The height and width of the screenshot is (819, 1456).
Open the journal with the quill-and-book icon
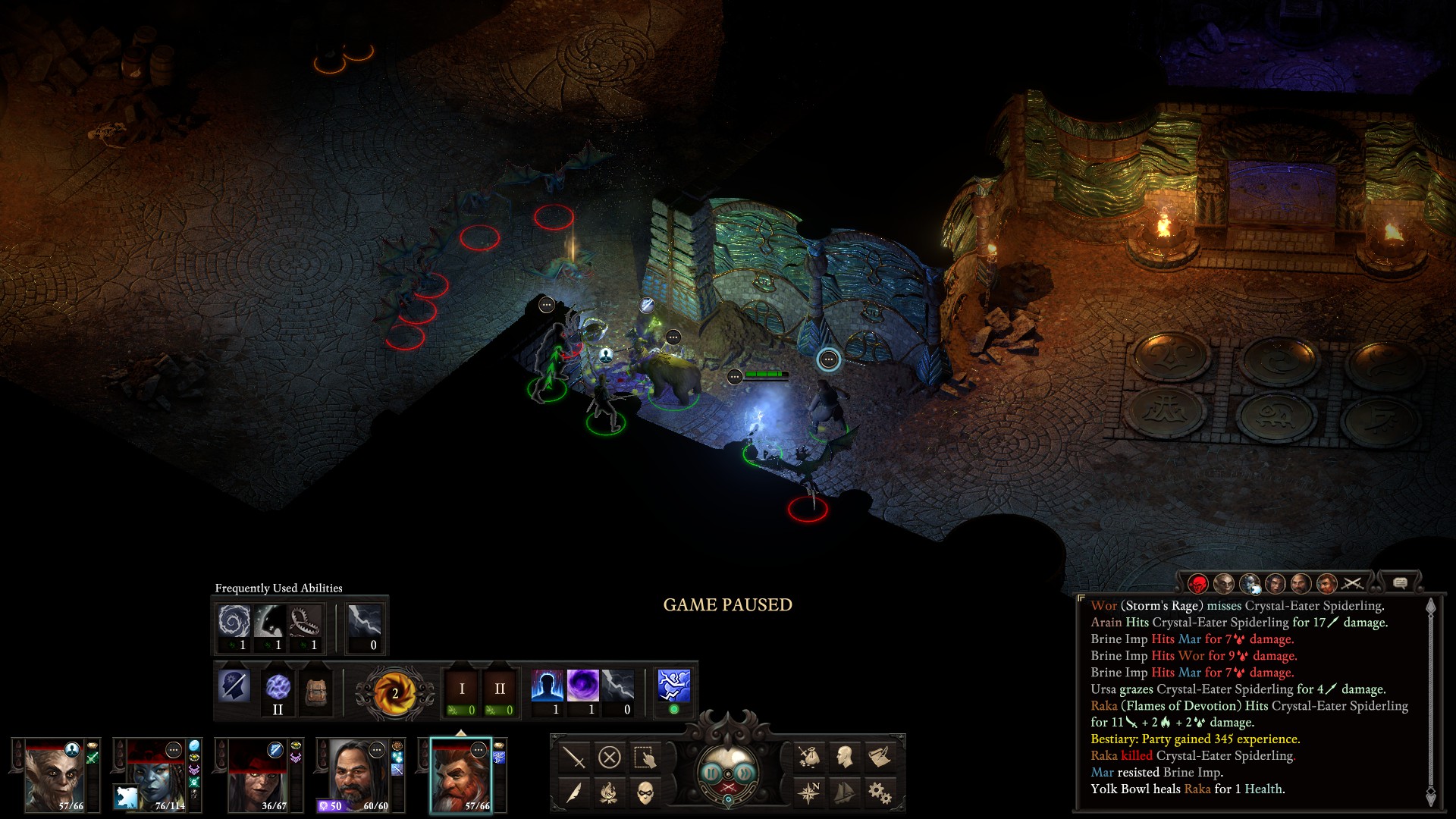[x=880, y=757]
